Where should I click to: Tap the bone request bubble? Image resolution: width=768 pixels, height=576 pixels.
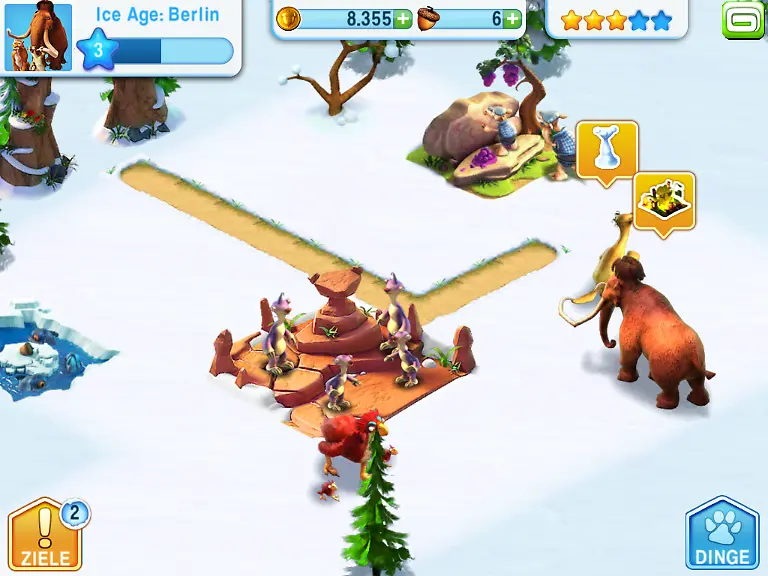(606, 150)
